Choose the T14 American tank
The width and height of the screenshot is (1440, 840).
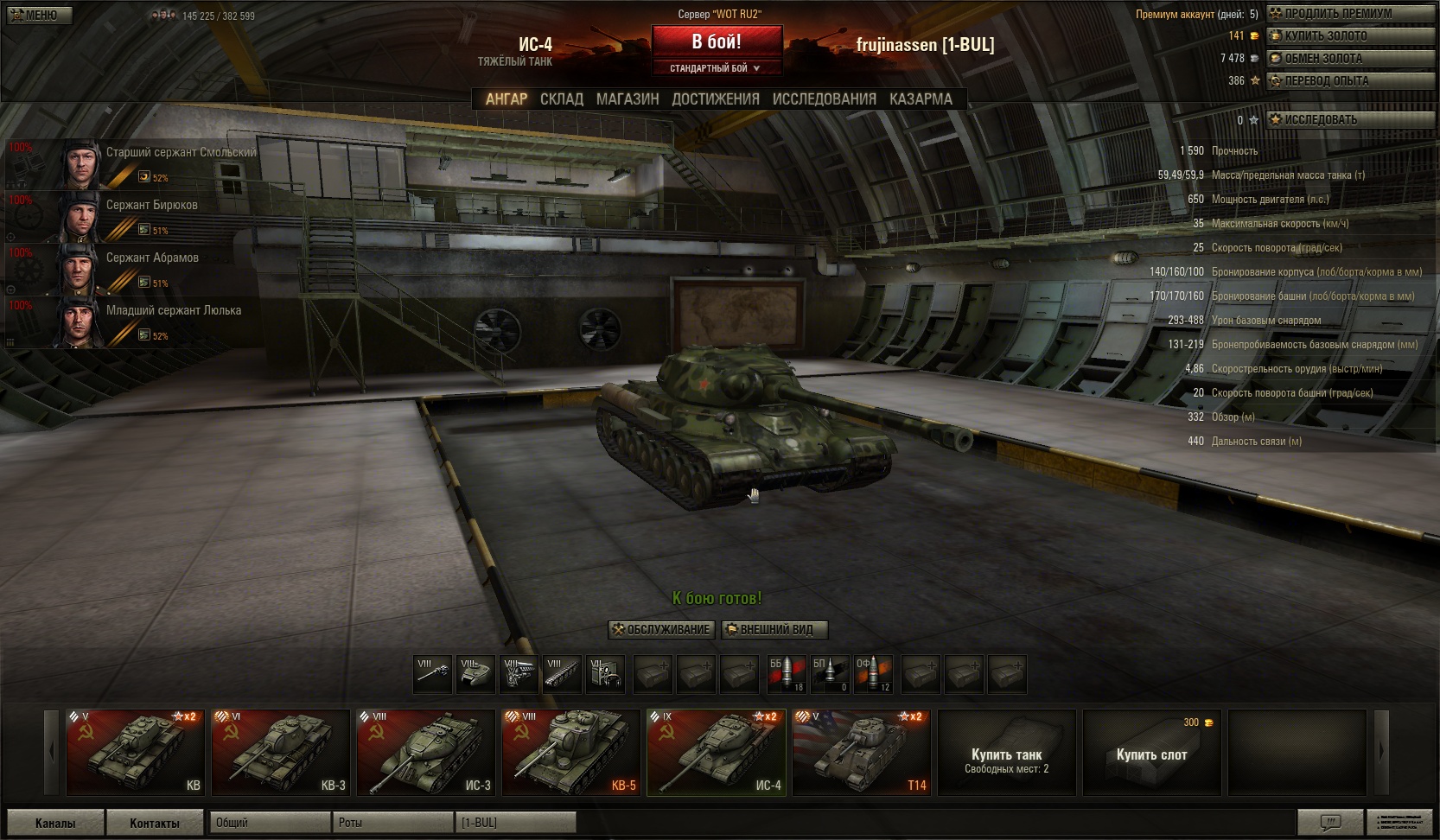point(862,752)
